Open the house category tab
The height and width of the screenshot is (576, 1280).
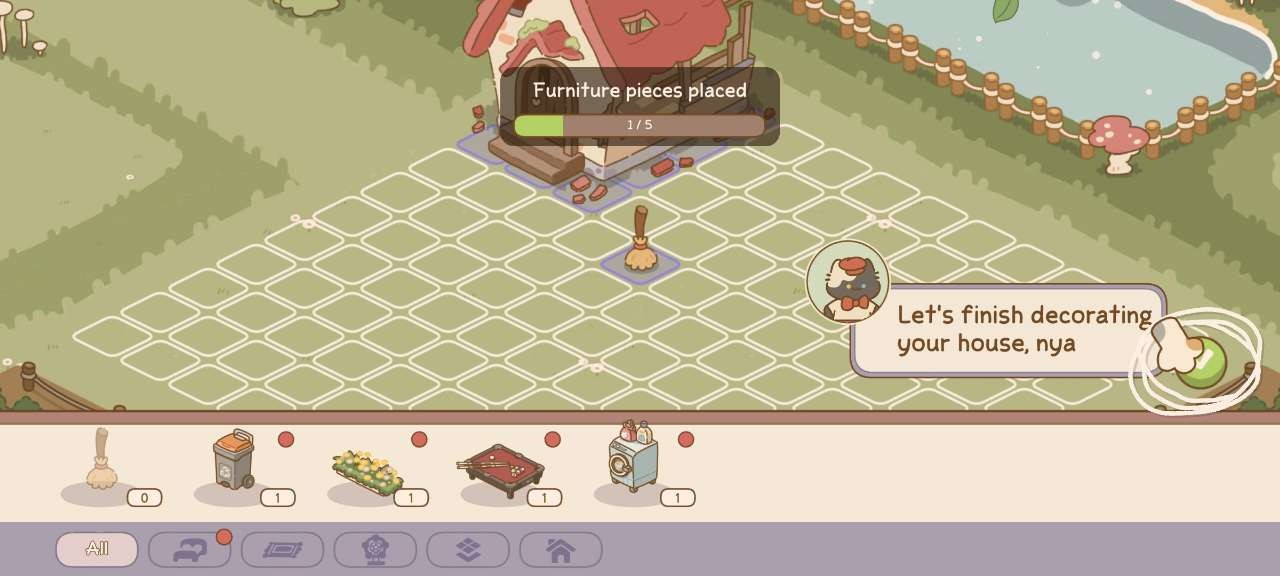(x=560, y=549)
